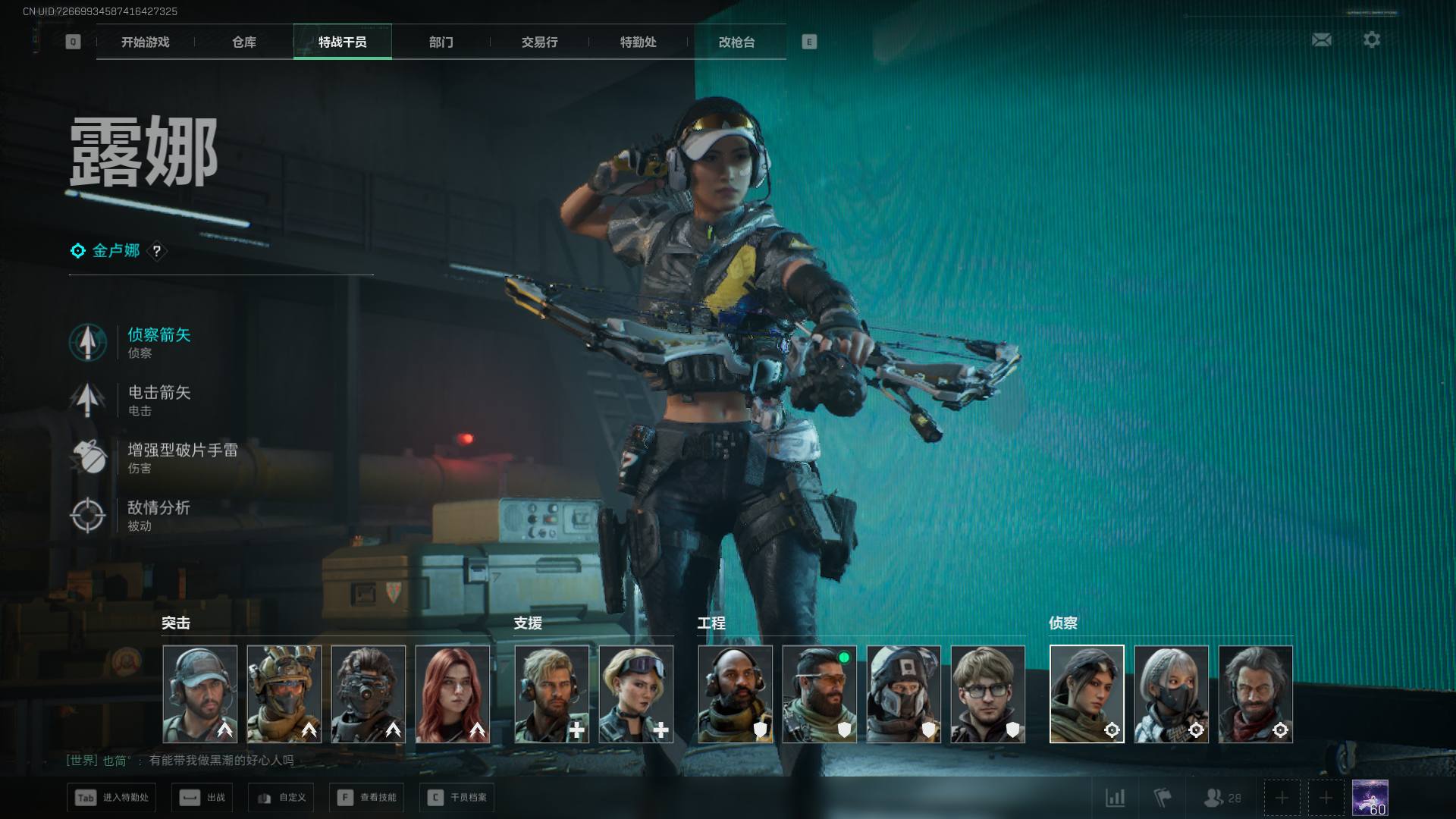Select the red-haired assault operator portrait

pos(453,694)
